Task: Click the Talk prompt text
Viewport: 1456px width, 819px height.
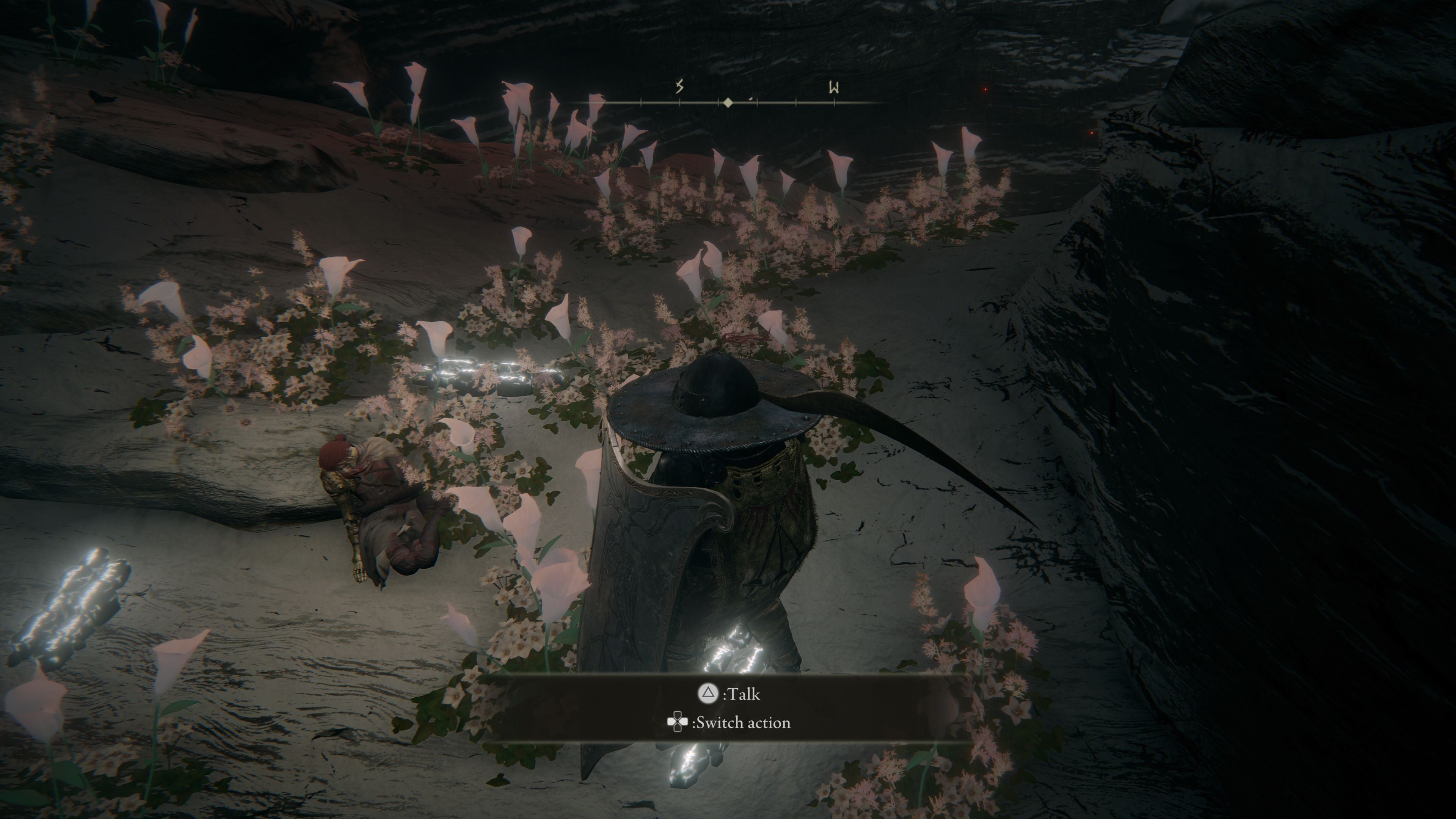Action: tap(743, 694)
